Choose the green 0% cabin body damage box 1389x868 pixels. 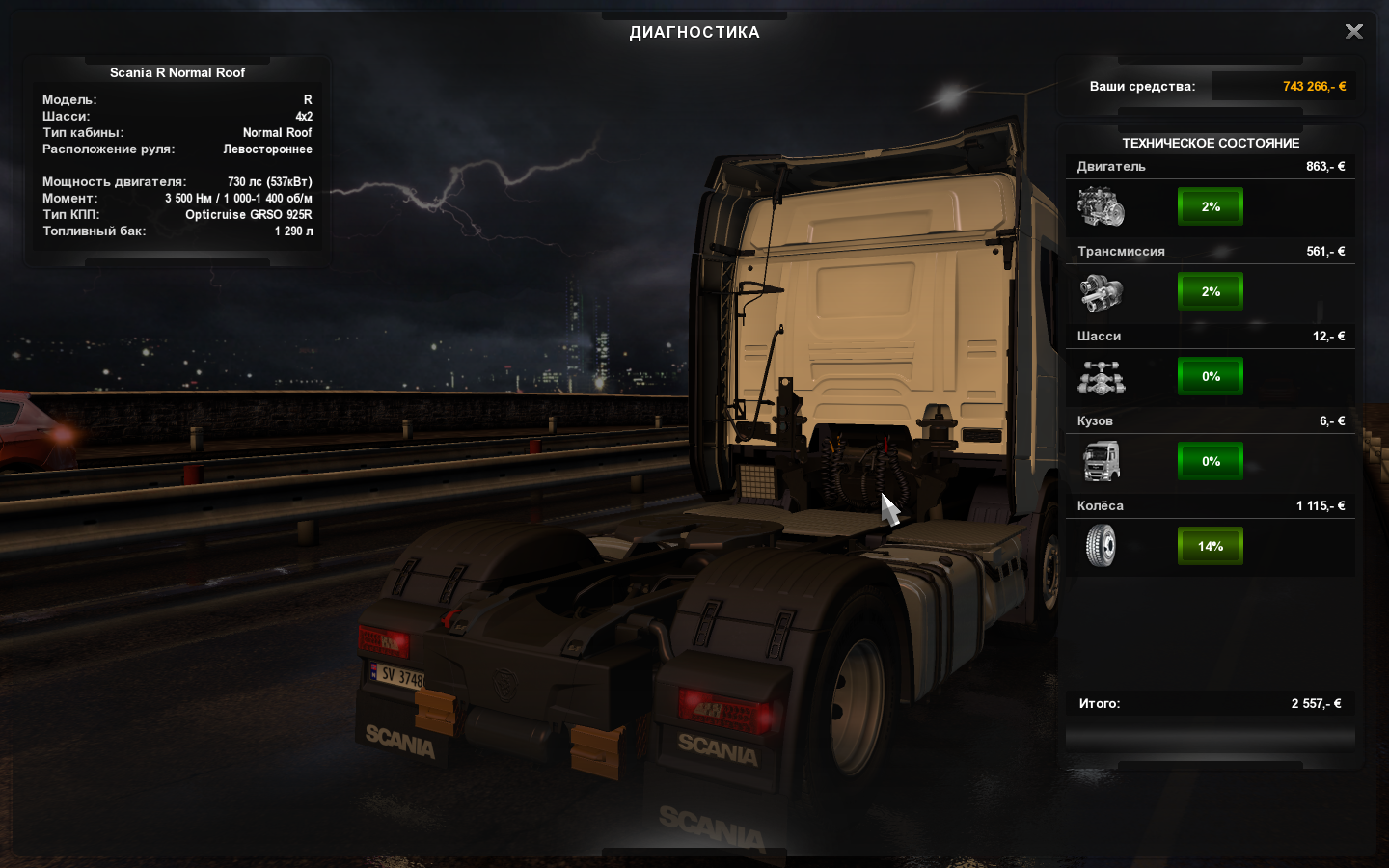1211,461
